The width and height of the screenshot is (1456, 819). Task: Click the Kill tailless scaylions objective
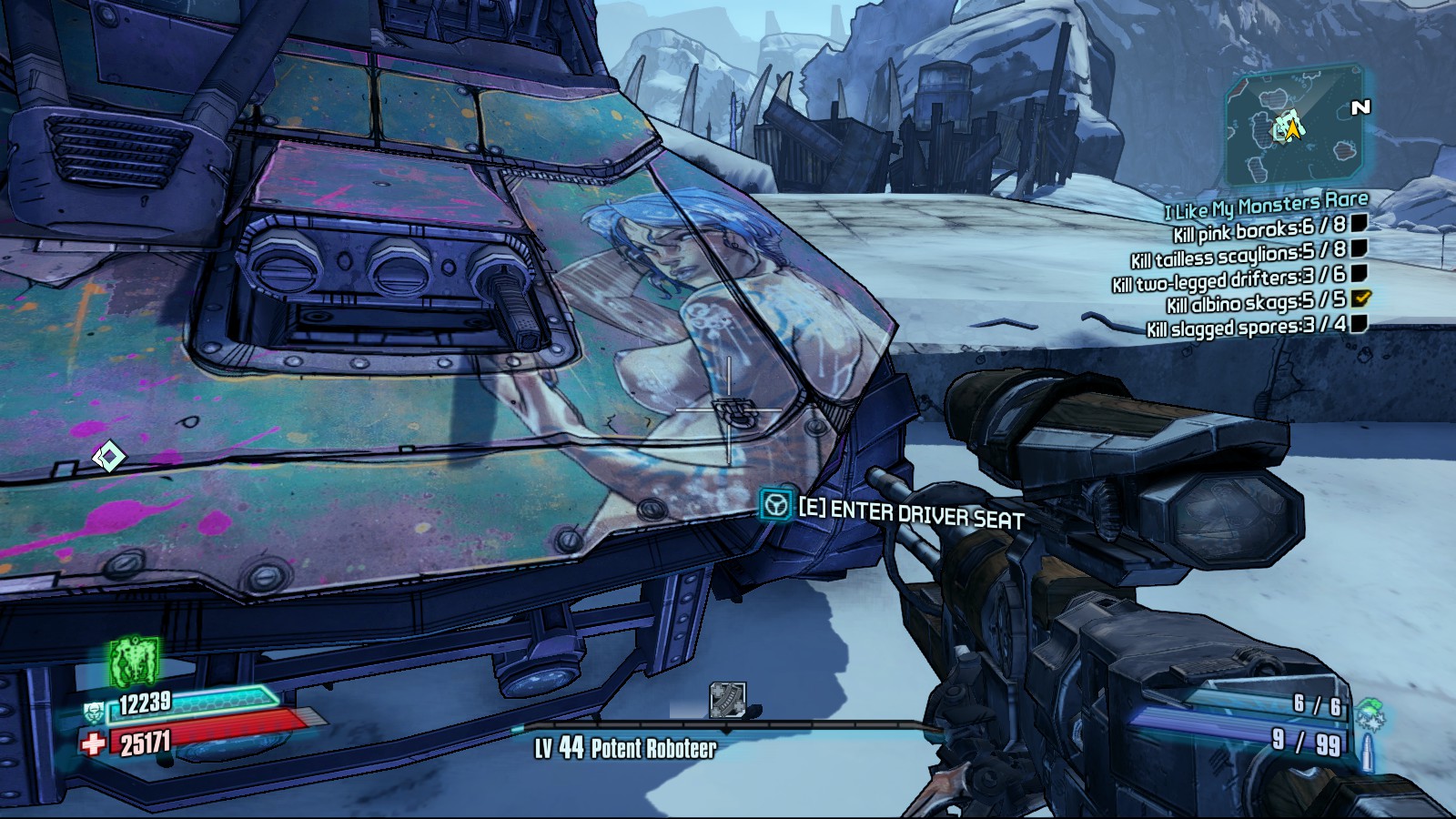[x=1238, y=254]
